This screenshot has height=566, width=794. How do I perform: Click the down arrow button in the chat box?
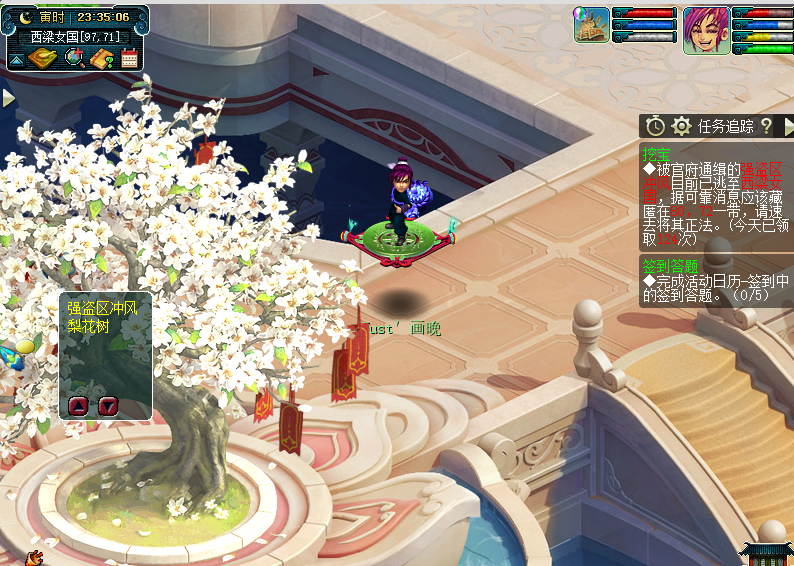(108, 405)
